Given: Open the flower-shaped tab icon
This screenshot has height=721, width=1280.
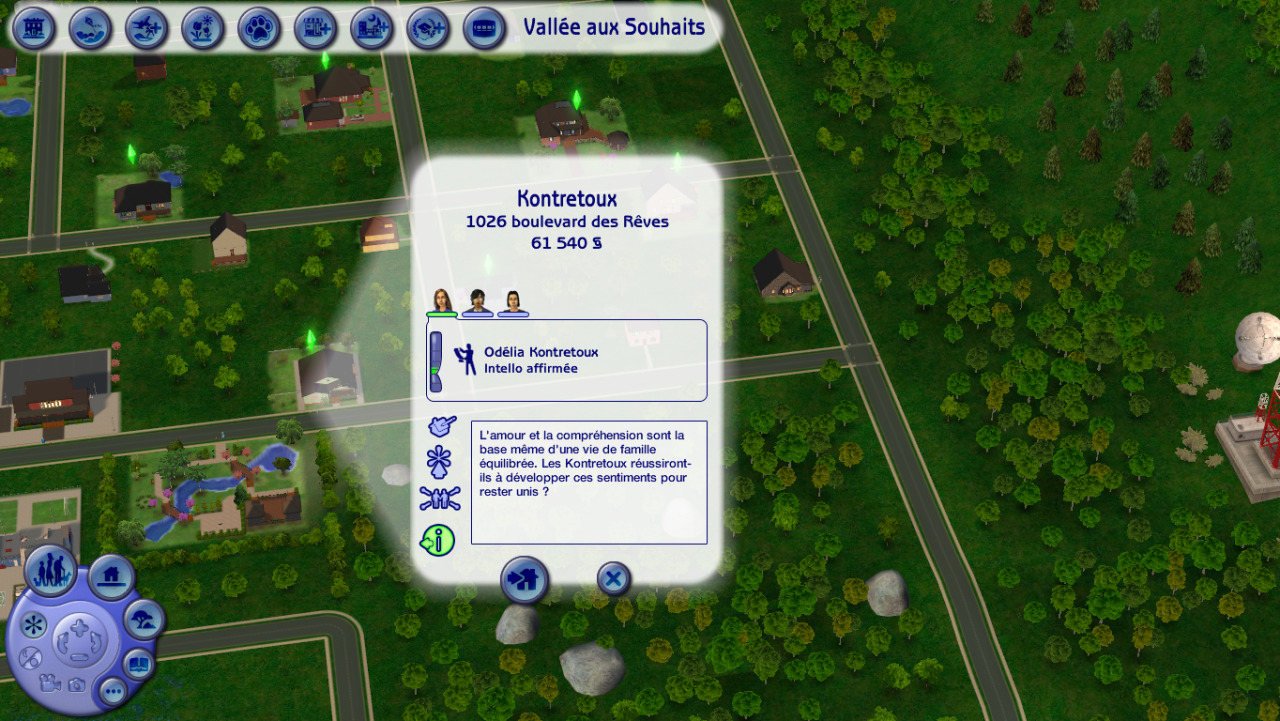Looking at the screenshot, I should [439, 462].
